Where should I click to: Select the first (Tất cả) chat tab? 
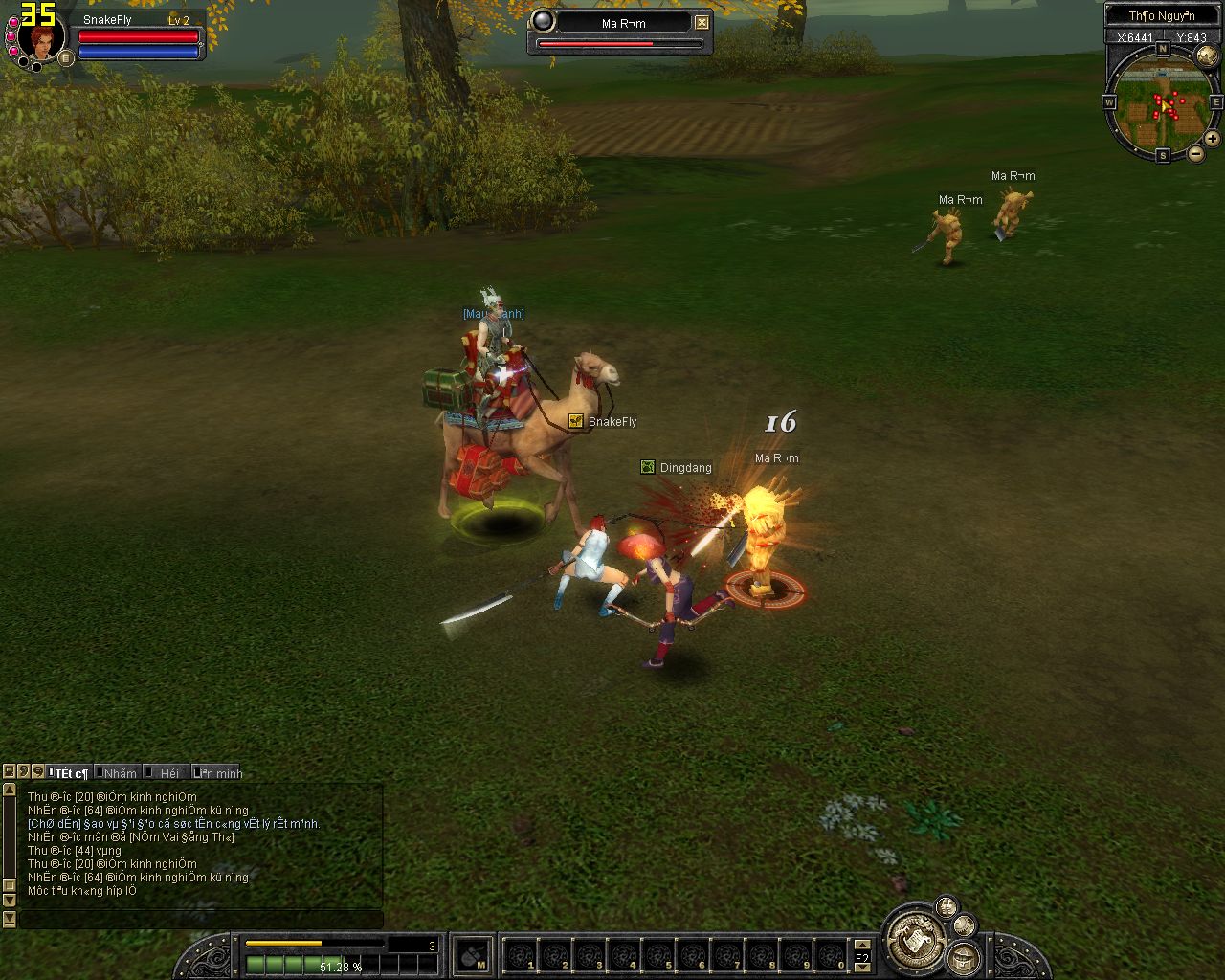pyautogui.click(x=69, y=772)
